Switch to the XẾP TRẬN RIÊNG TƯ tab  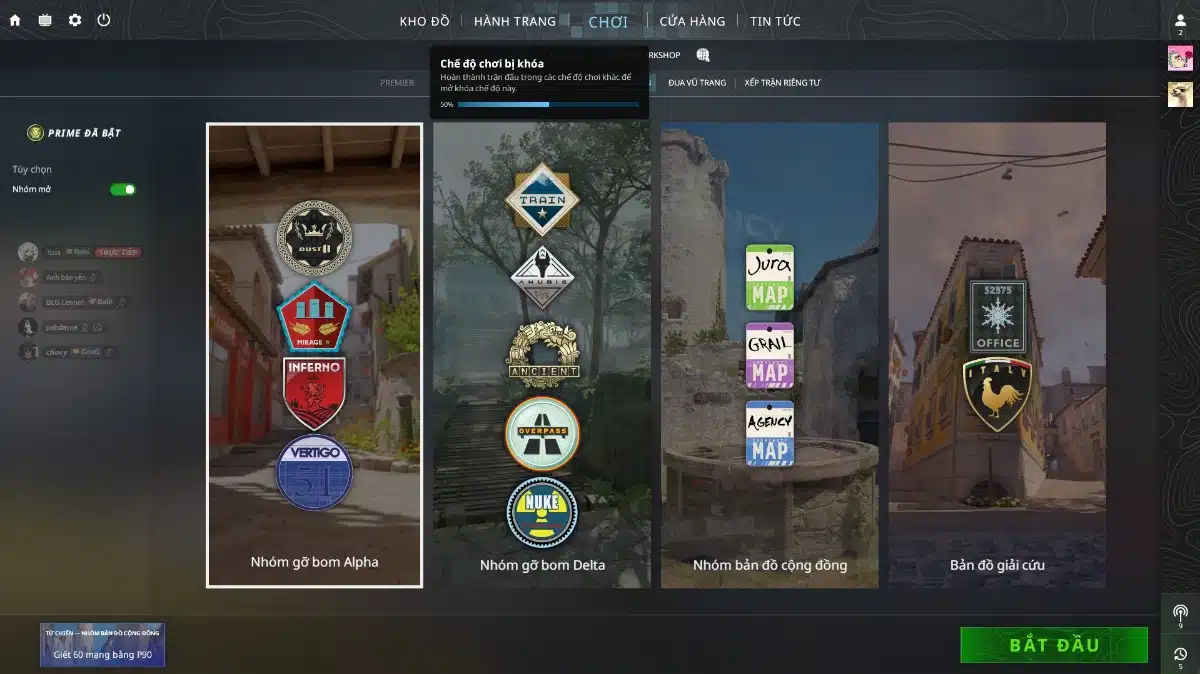782,83
